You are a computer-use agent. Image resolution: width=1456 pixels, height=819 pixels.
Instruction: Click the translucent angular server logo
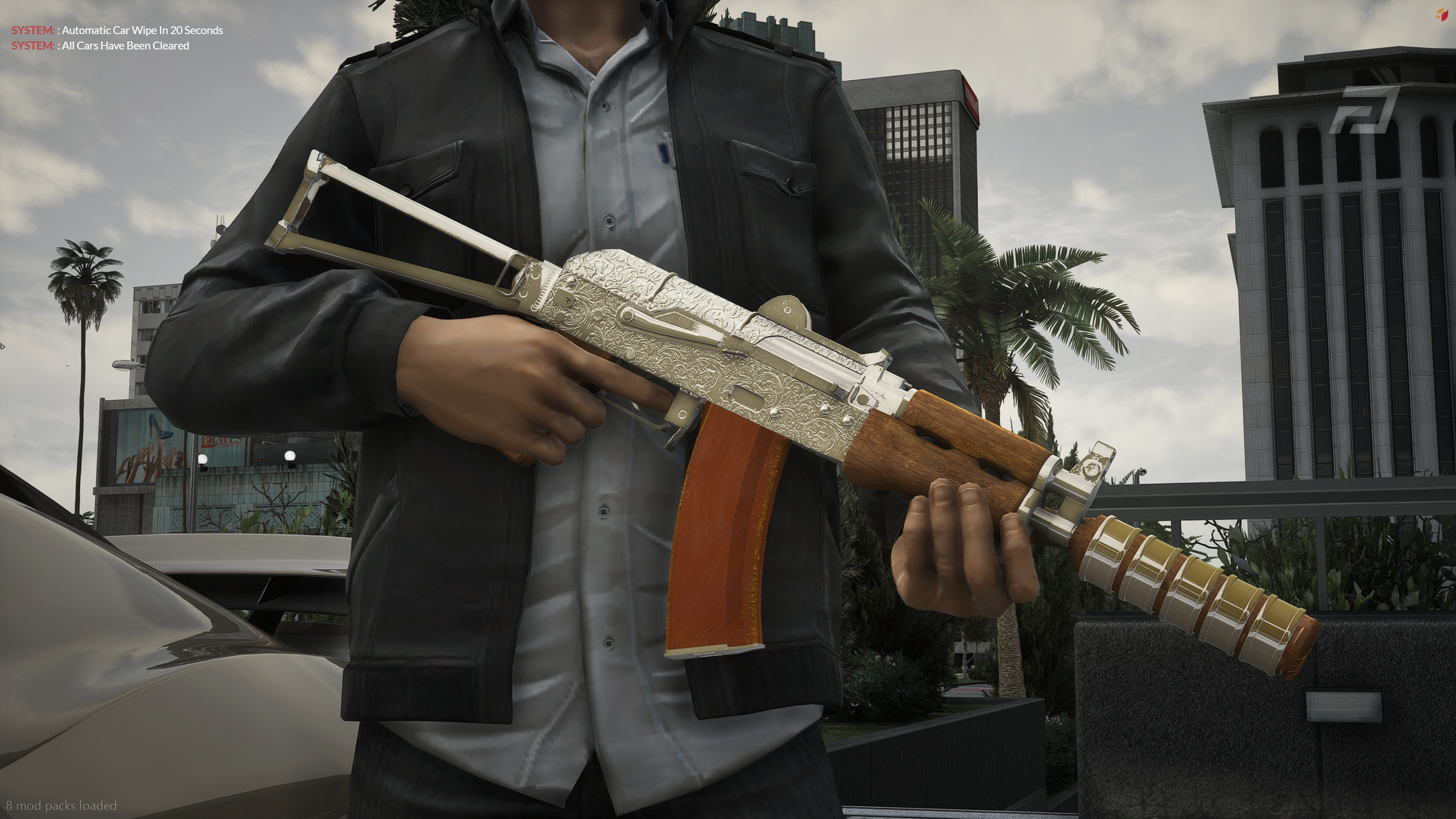pos(1364,111)
